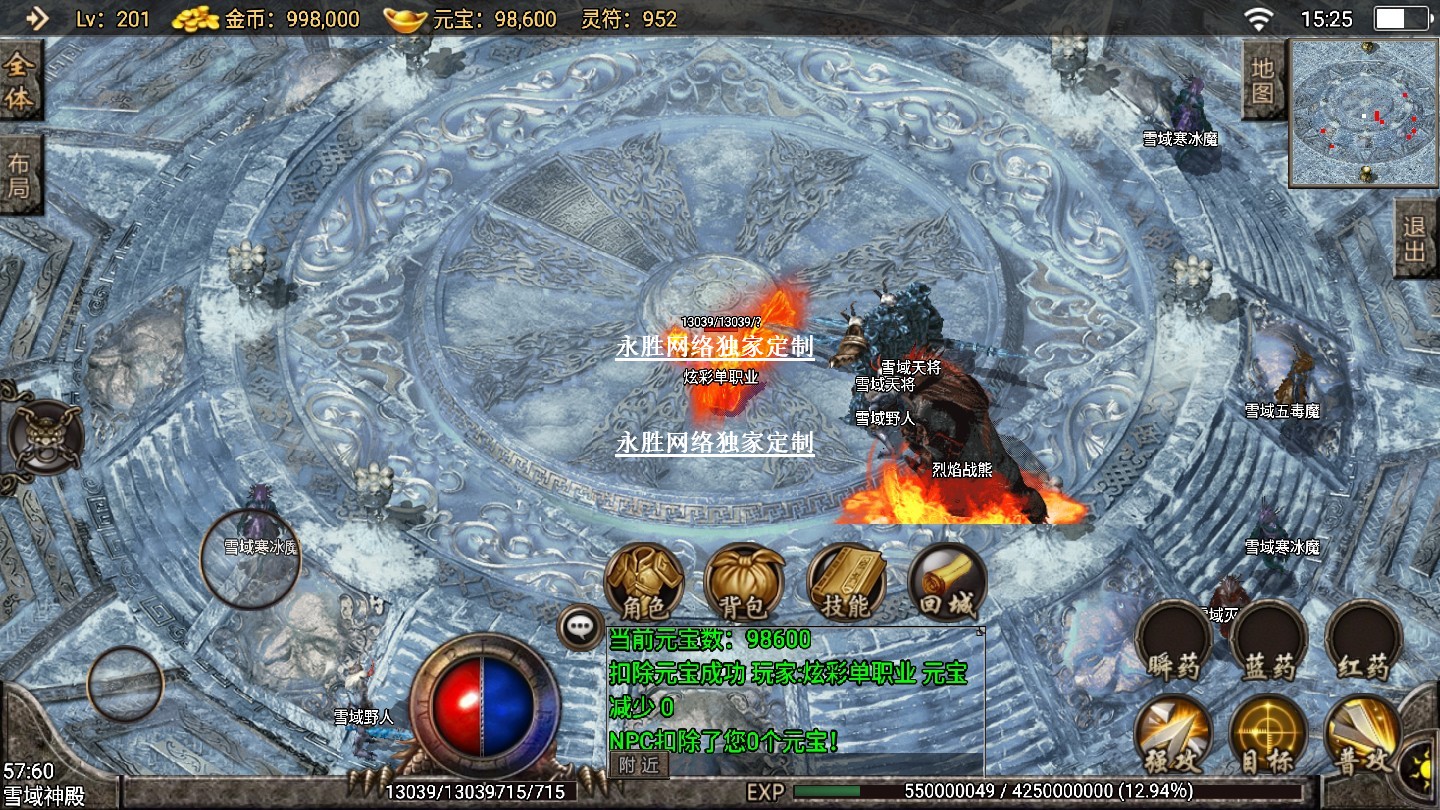1440x810 pixels.
Task: Select a target with the 目标 button
Action: [x=1268, y=735]
